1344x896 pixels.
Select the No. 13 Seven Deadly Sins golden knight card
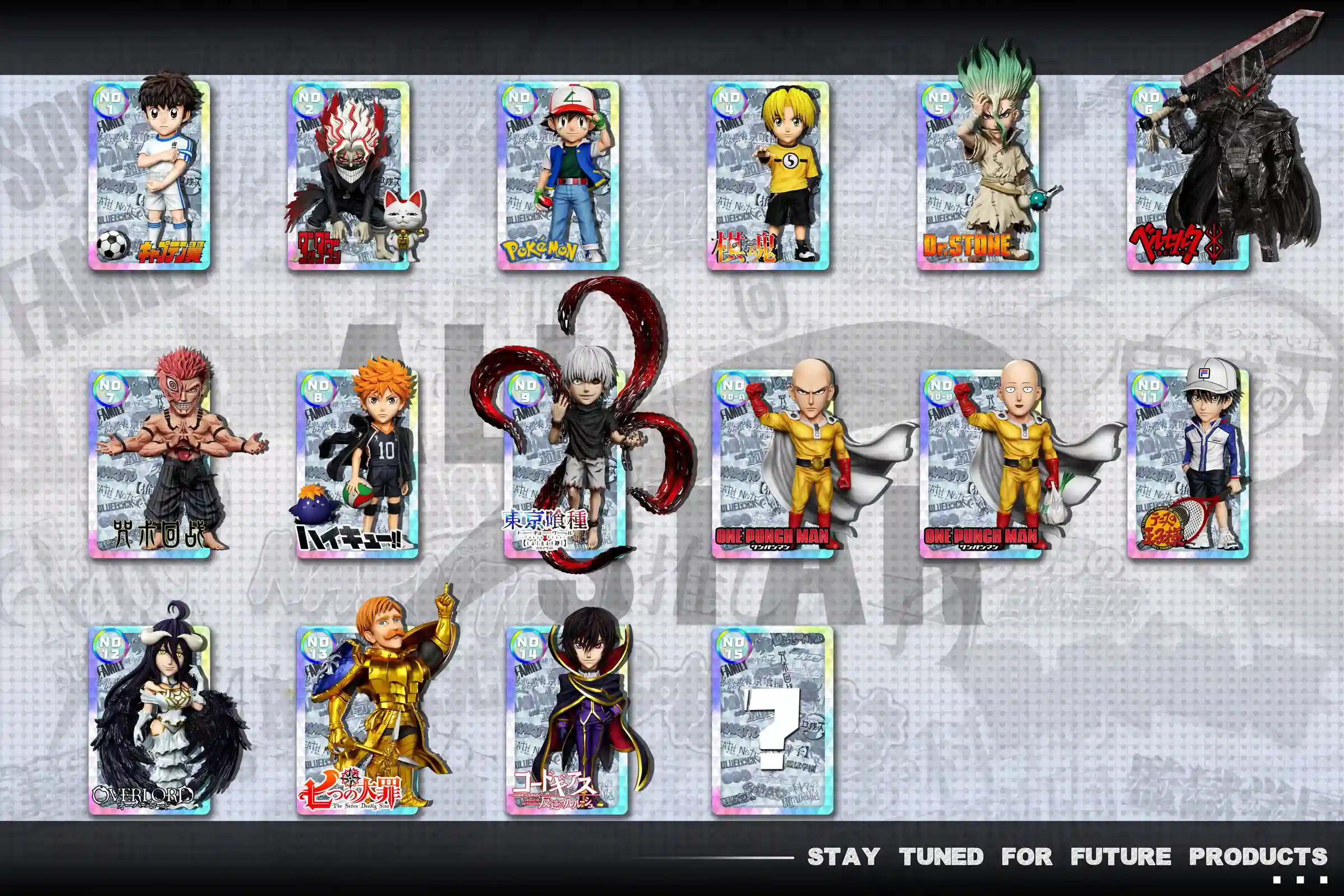357,720
